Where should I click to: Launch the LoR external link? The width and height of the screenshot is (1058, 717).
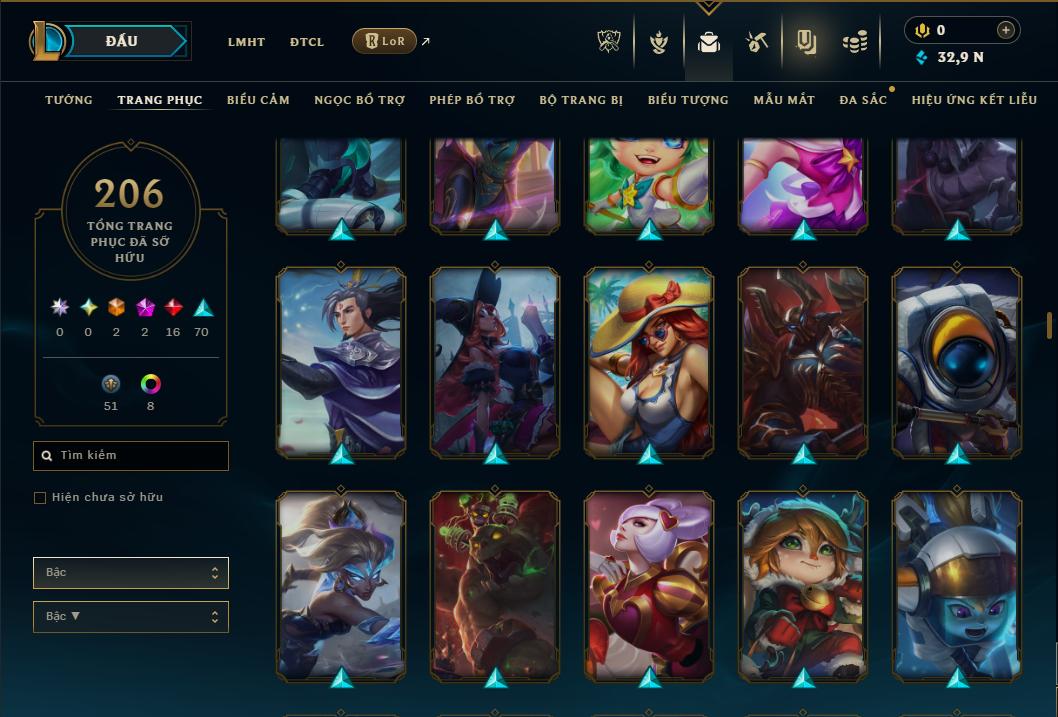point(385,41)
